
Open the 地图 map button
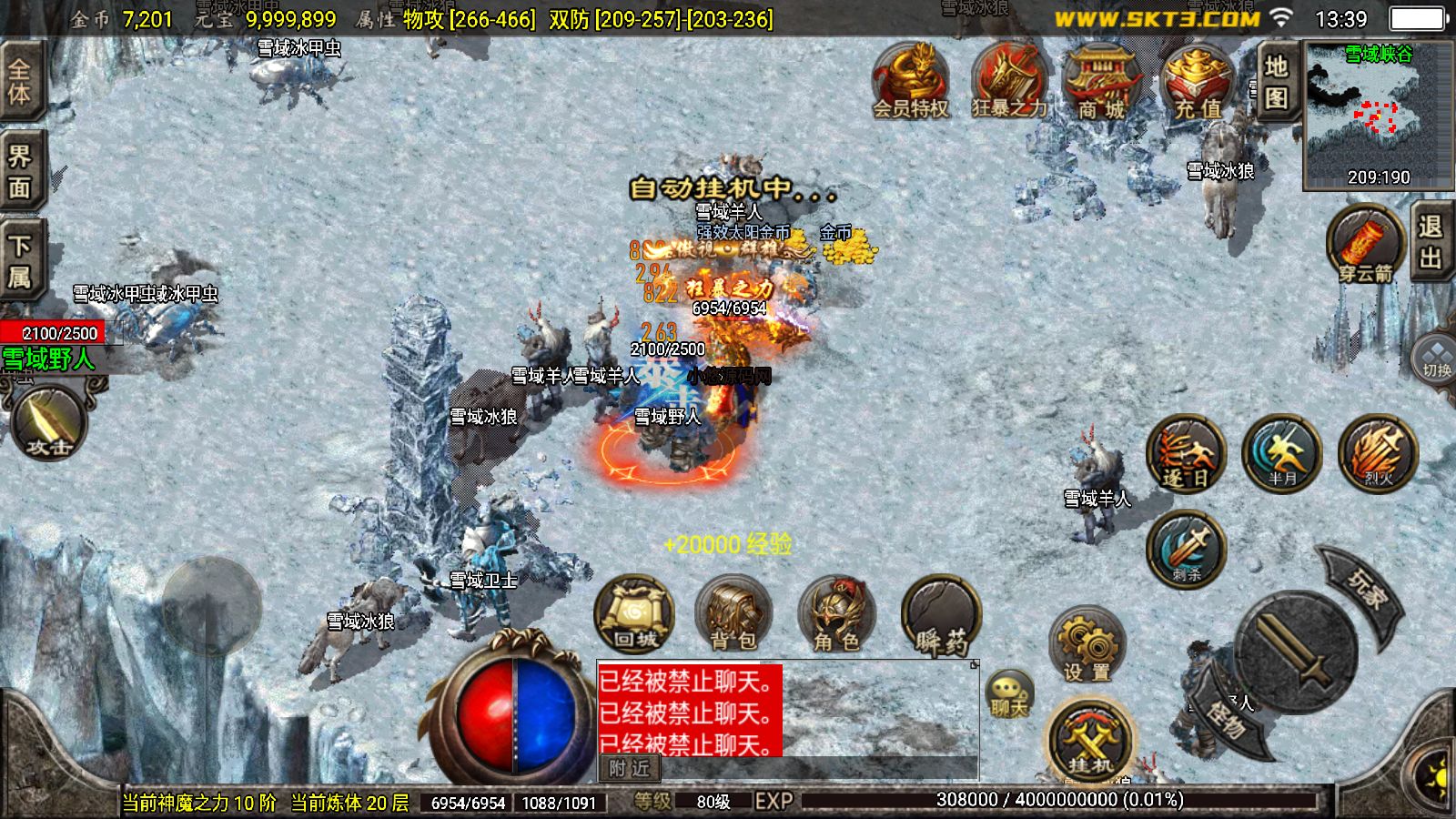1276,80
